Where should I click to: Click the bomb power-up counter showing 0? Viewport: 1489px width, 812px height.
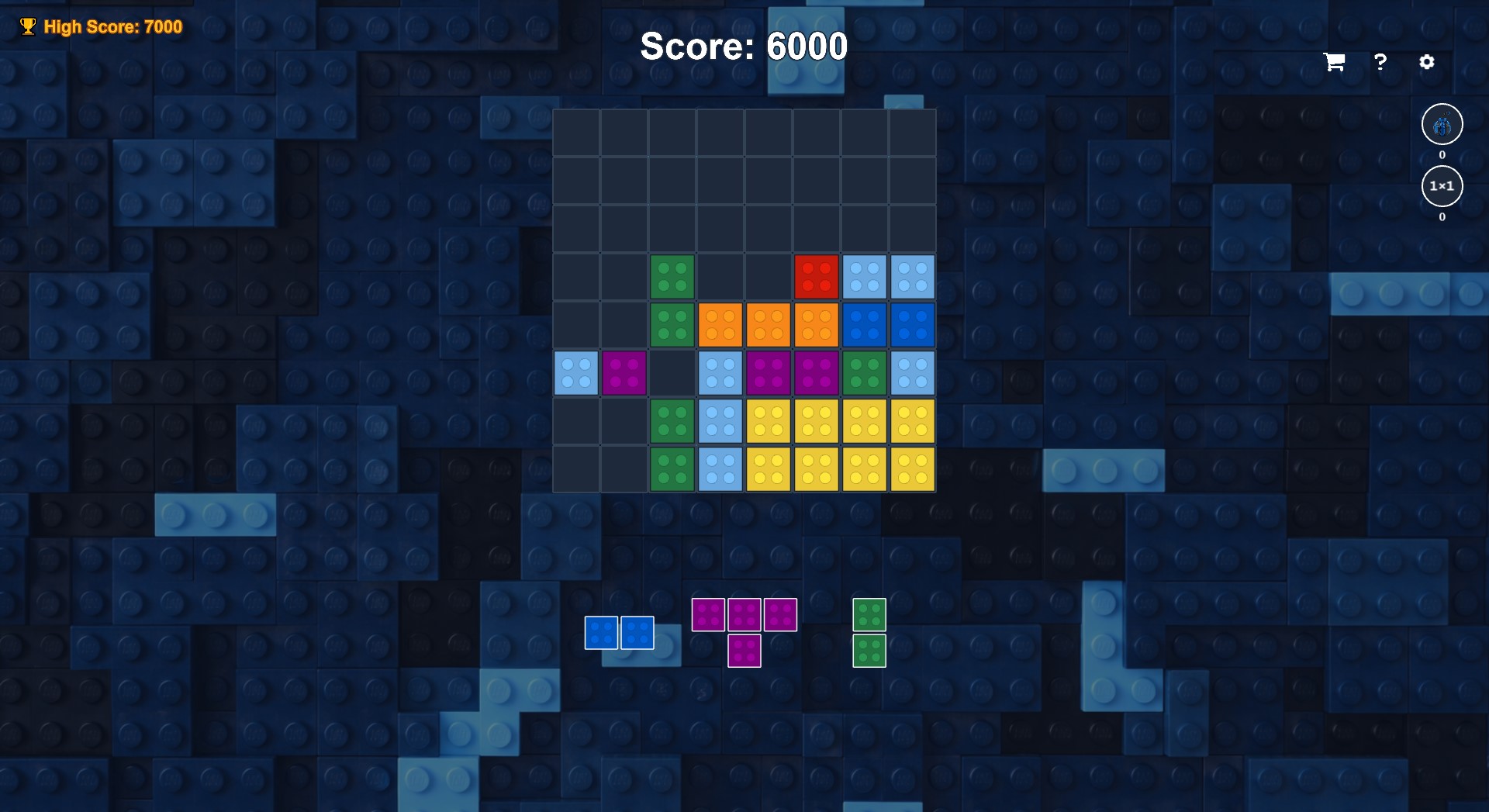pos(1442,154)
